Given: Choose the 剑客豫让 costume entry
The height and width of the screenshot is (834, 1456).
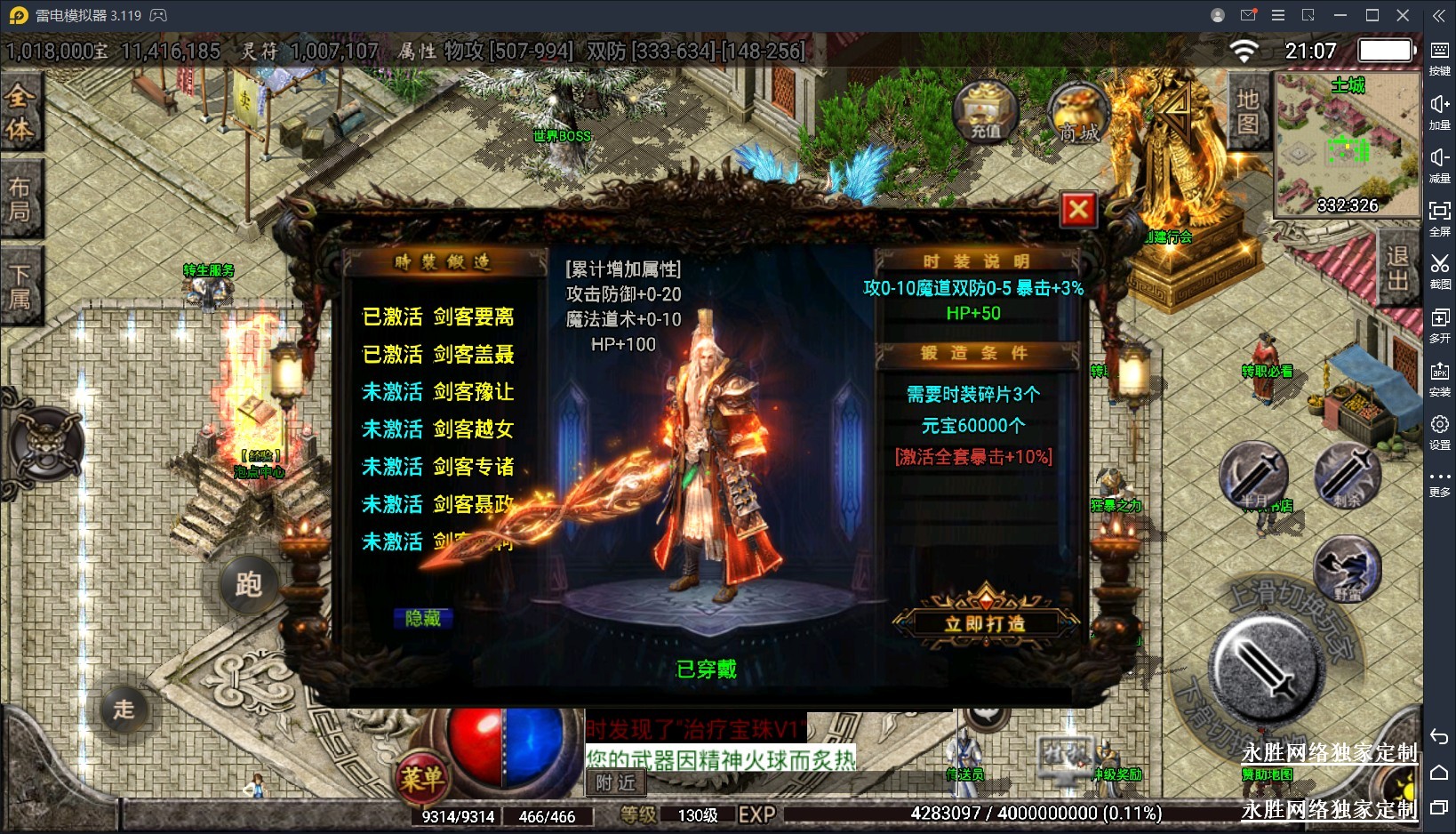Looking at the screenshot, I should pos(438,392).
